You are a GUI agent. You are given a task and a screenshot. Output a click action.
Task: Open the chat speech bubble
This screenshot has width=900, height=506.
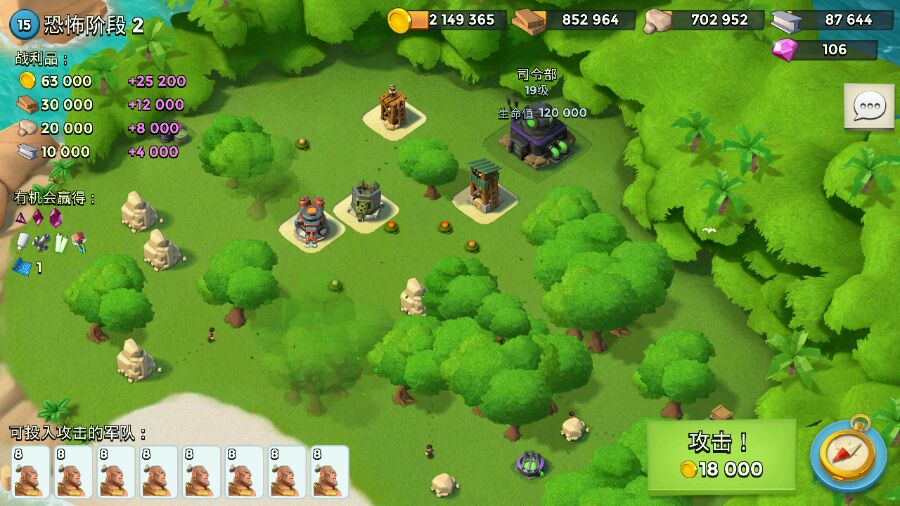click(868, 106)
